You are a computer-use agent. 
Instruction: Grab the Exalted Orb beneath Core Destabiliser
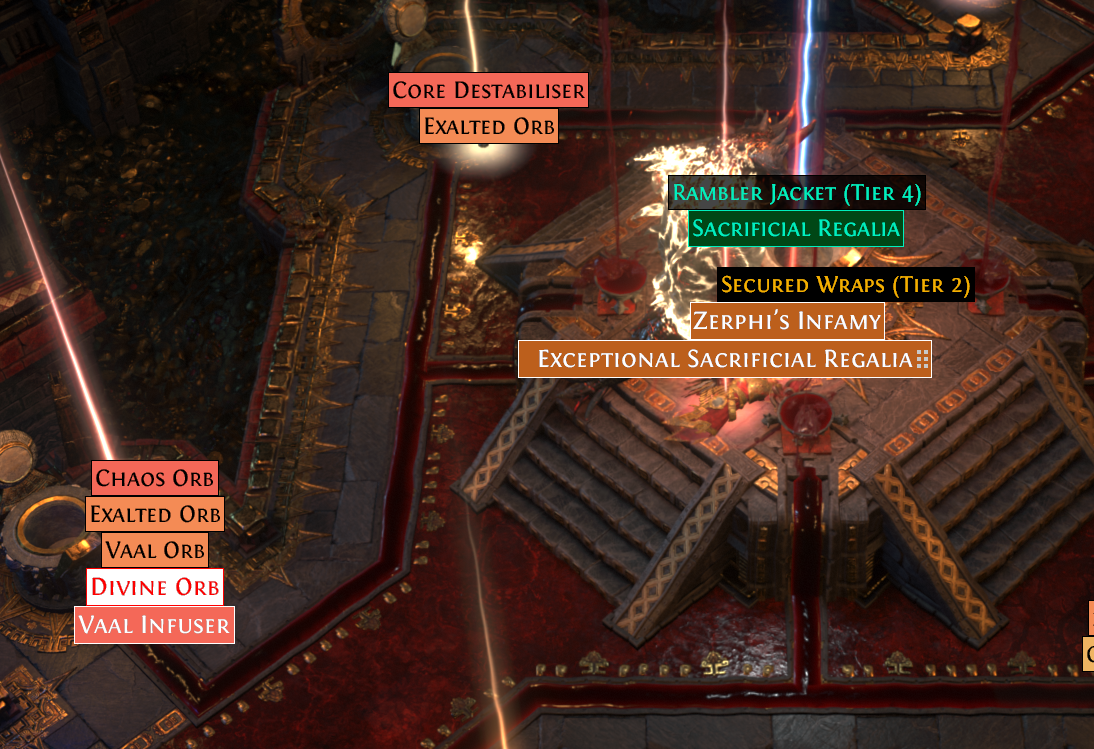tap(488, 127)
